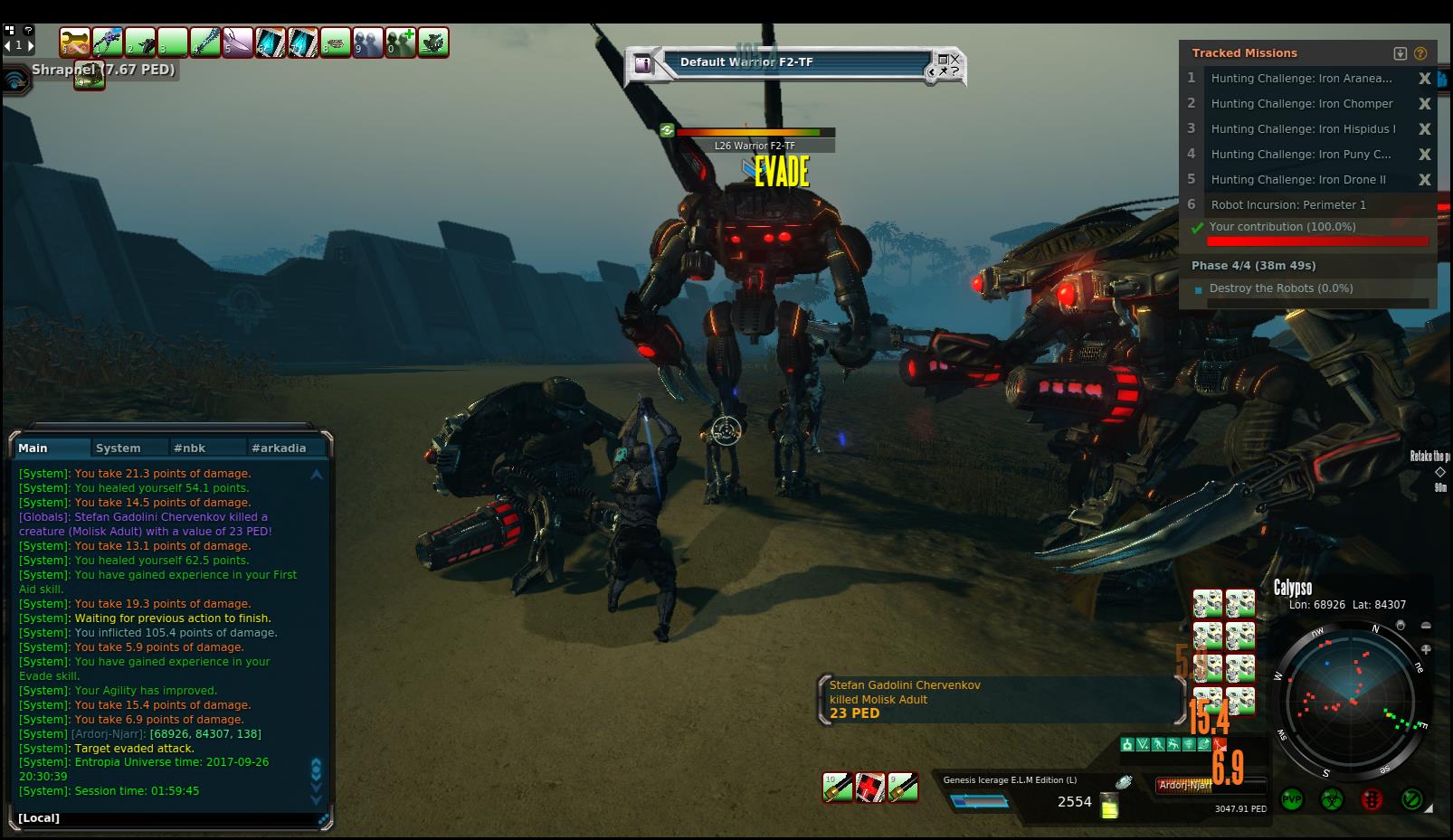This screenshot has height=840, width=1453.
Task: Click the biohazard icon under radar
Action: [1331, 799]
